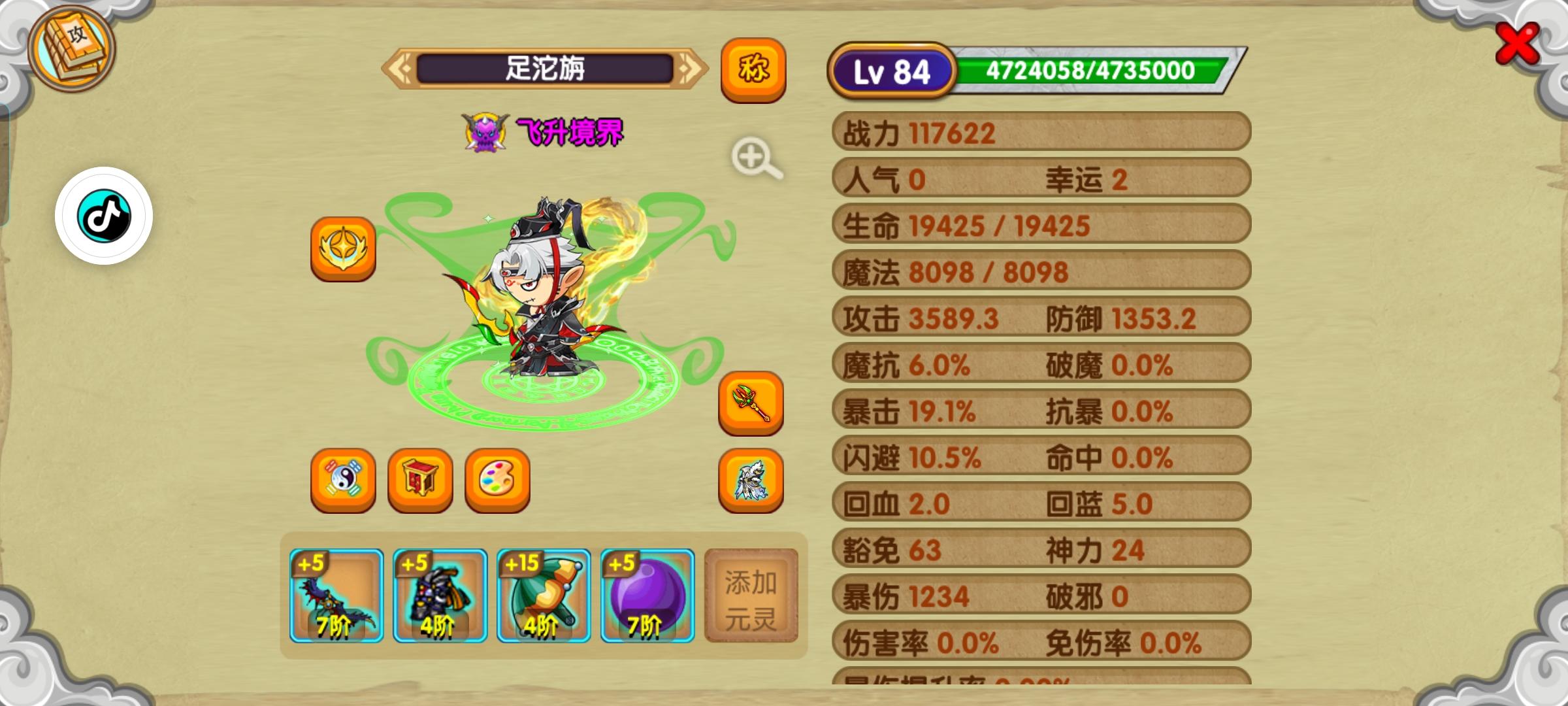This screenshot has width=1568, height=706.
Task: Select the +5 purple orb spirit
Action: click(647, 596)
